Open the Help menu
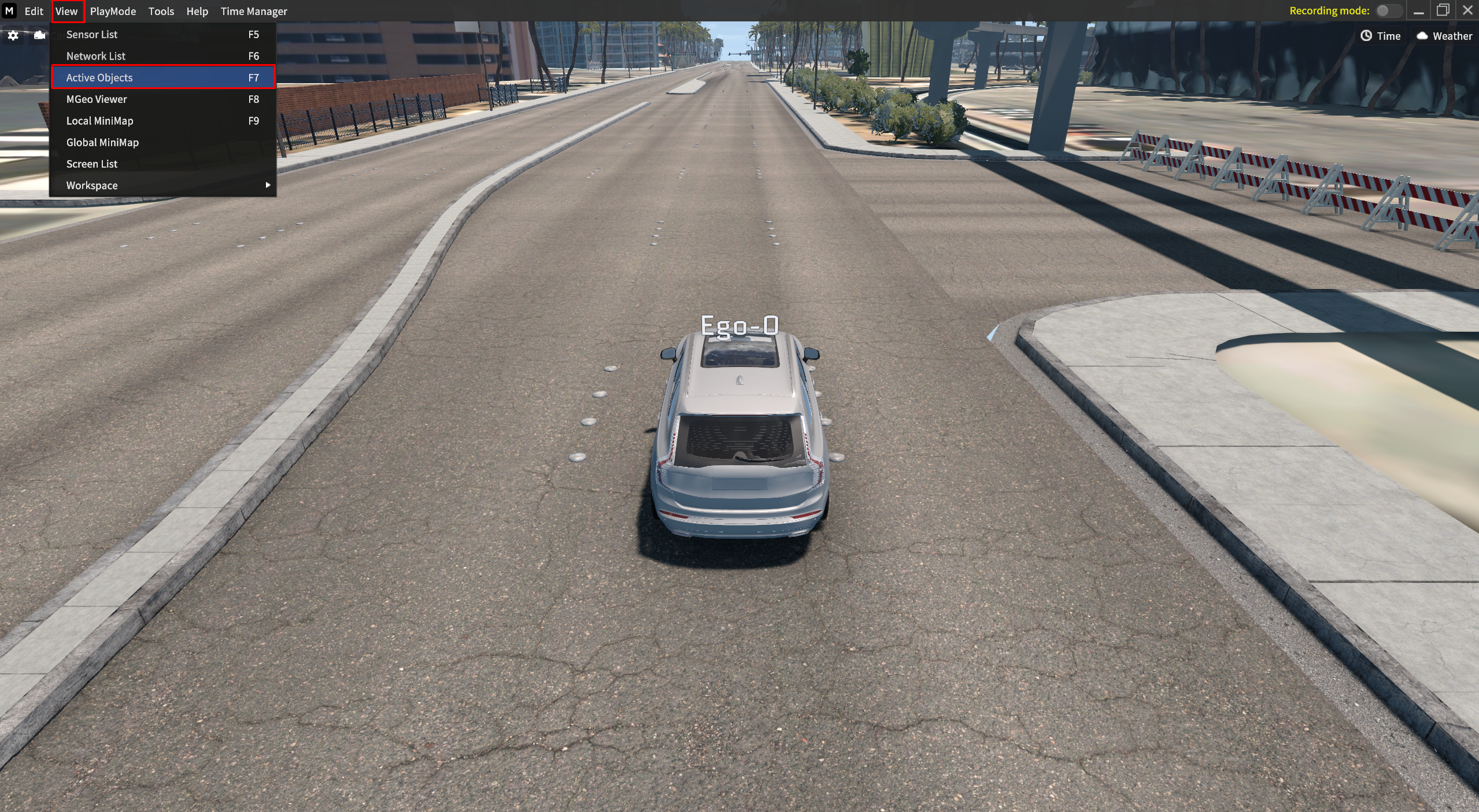 (x=197, y=11)
